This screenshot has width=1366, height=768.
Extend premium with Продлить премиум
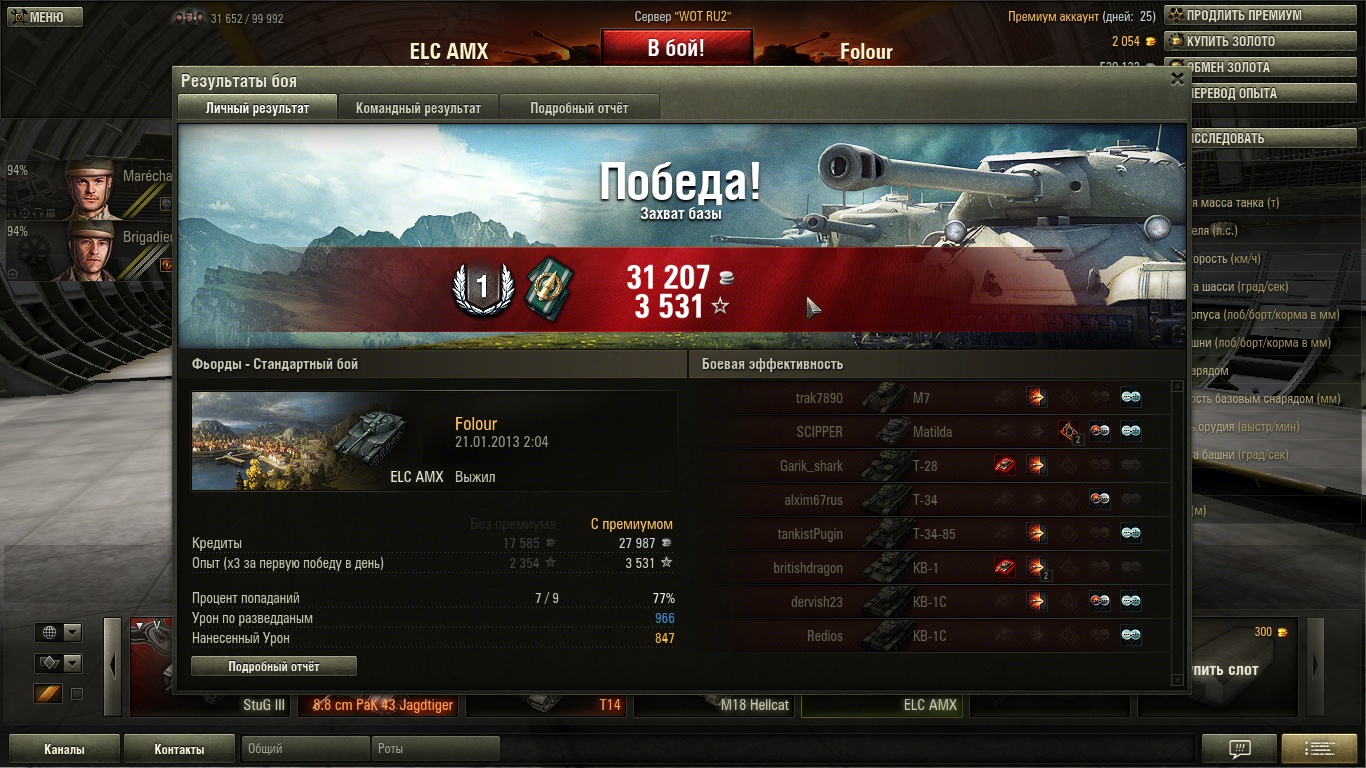click(x=1243, y=16)
